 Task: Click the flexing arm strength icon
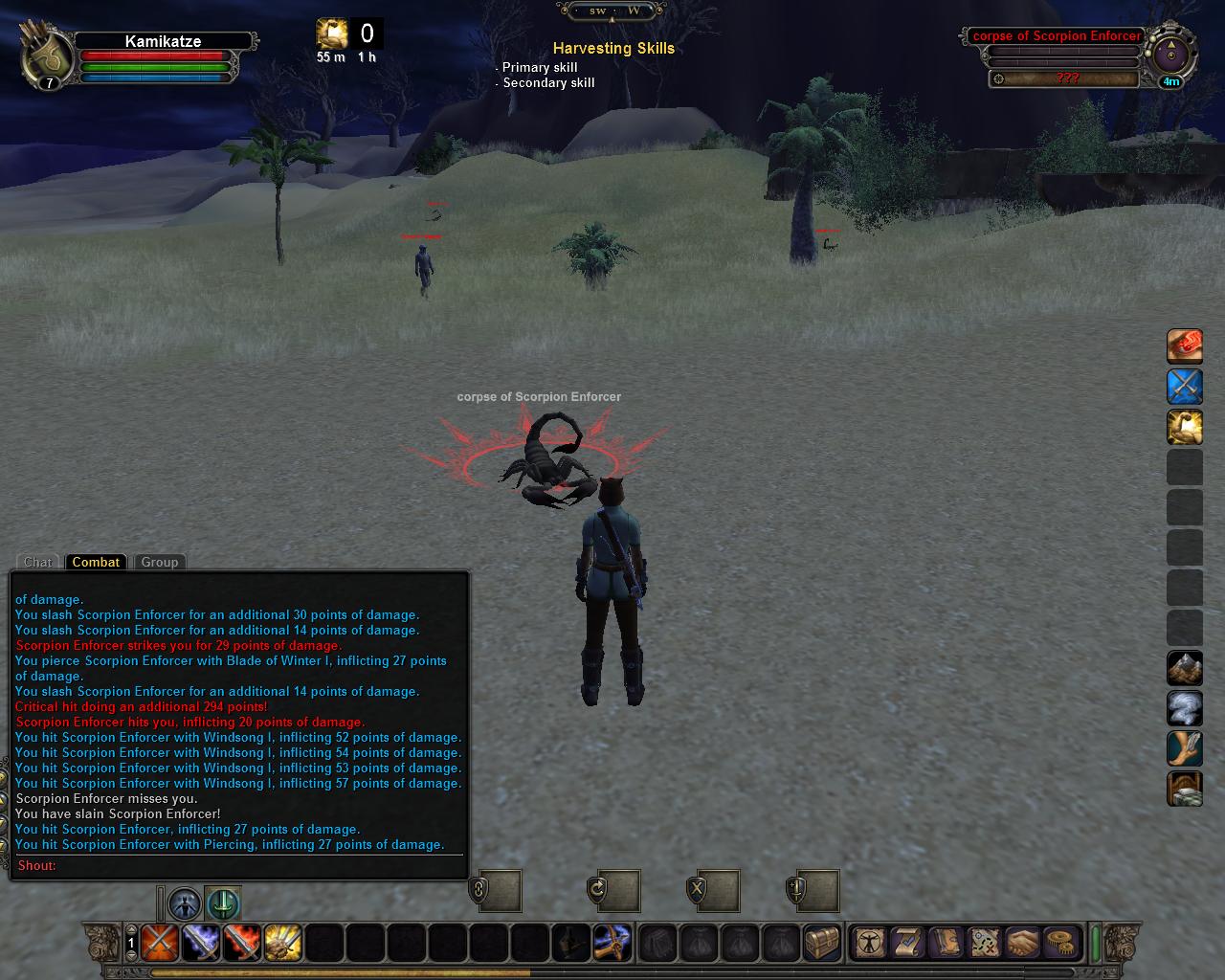pyautogui.click(x=1184, y=427)
